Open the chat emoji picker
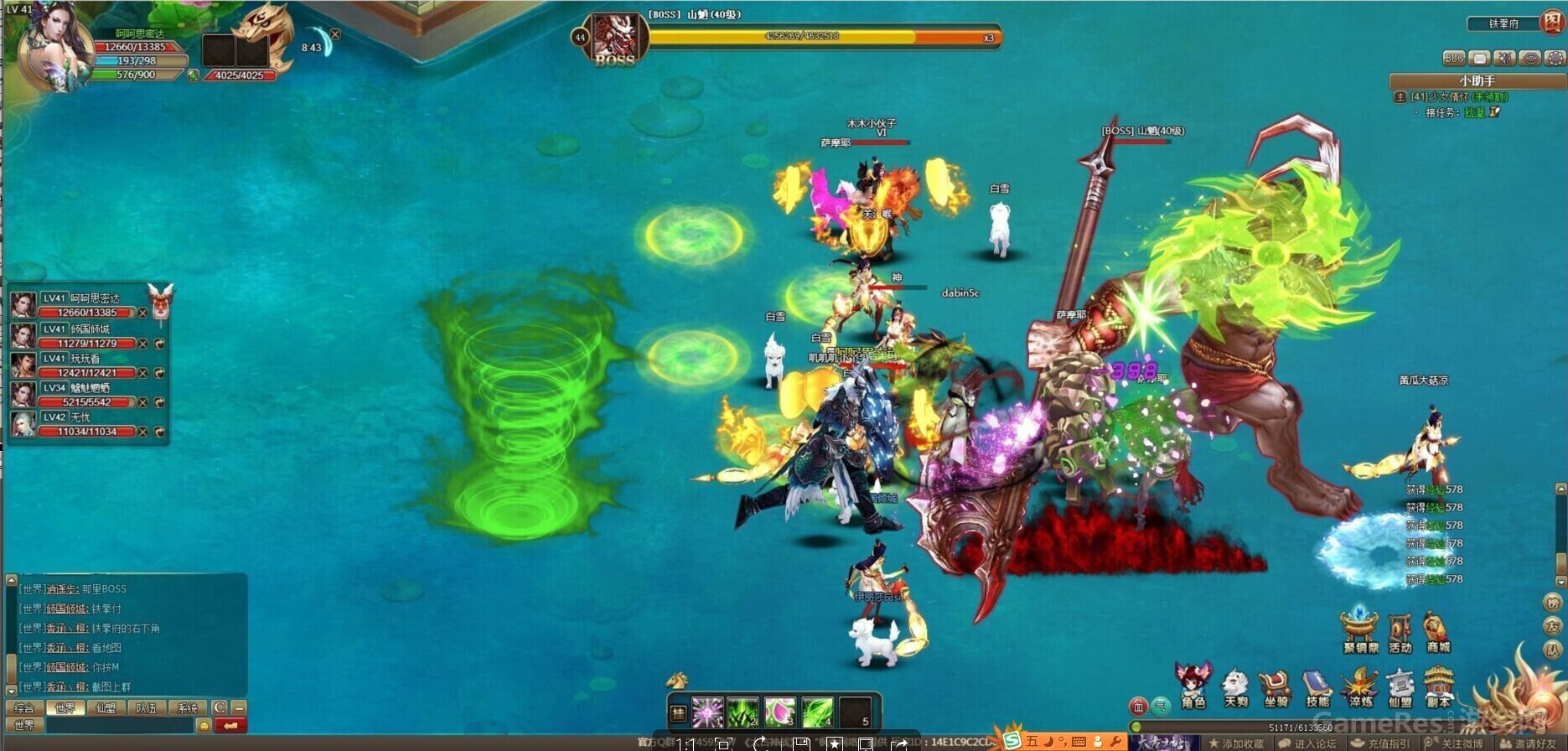1568x751 pixels. (204, 725)
